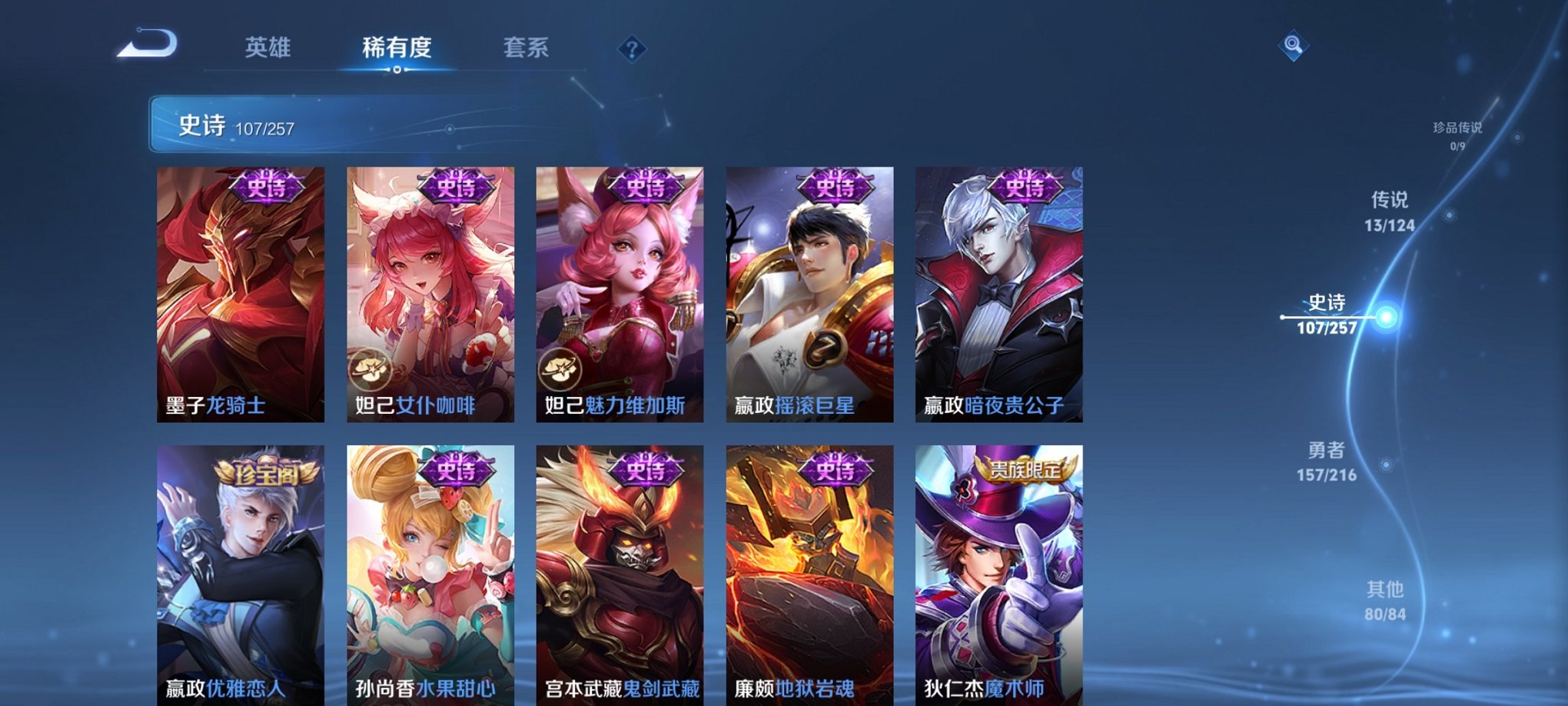Open the search magnifier icon top-right
Viewport: 1568px width, 706px height.
(x=1291, y=46)
